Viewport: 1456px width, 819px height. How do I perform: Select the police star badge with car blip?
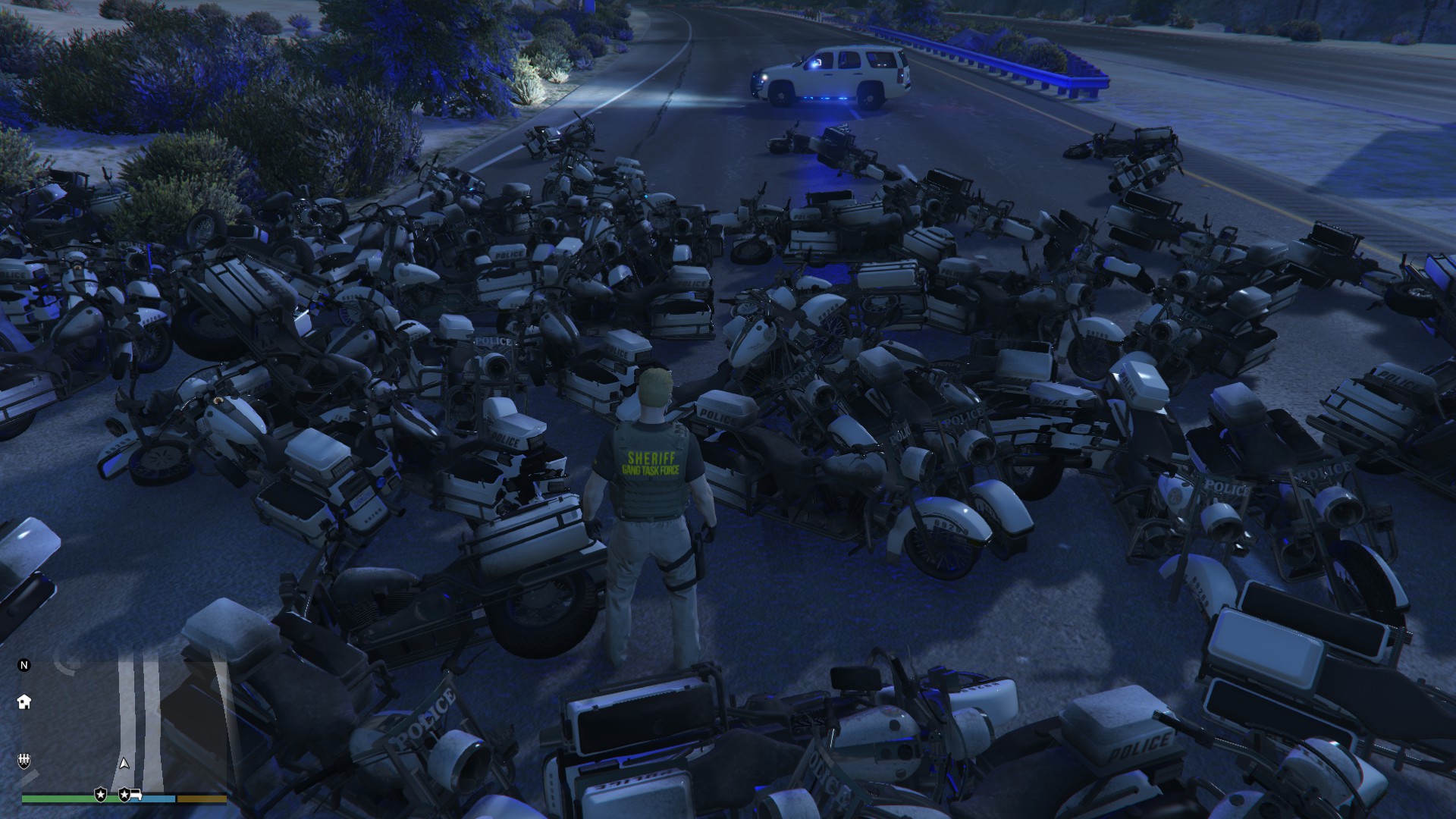(128, 794)
